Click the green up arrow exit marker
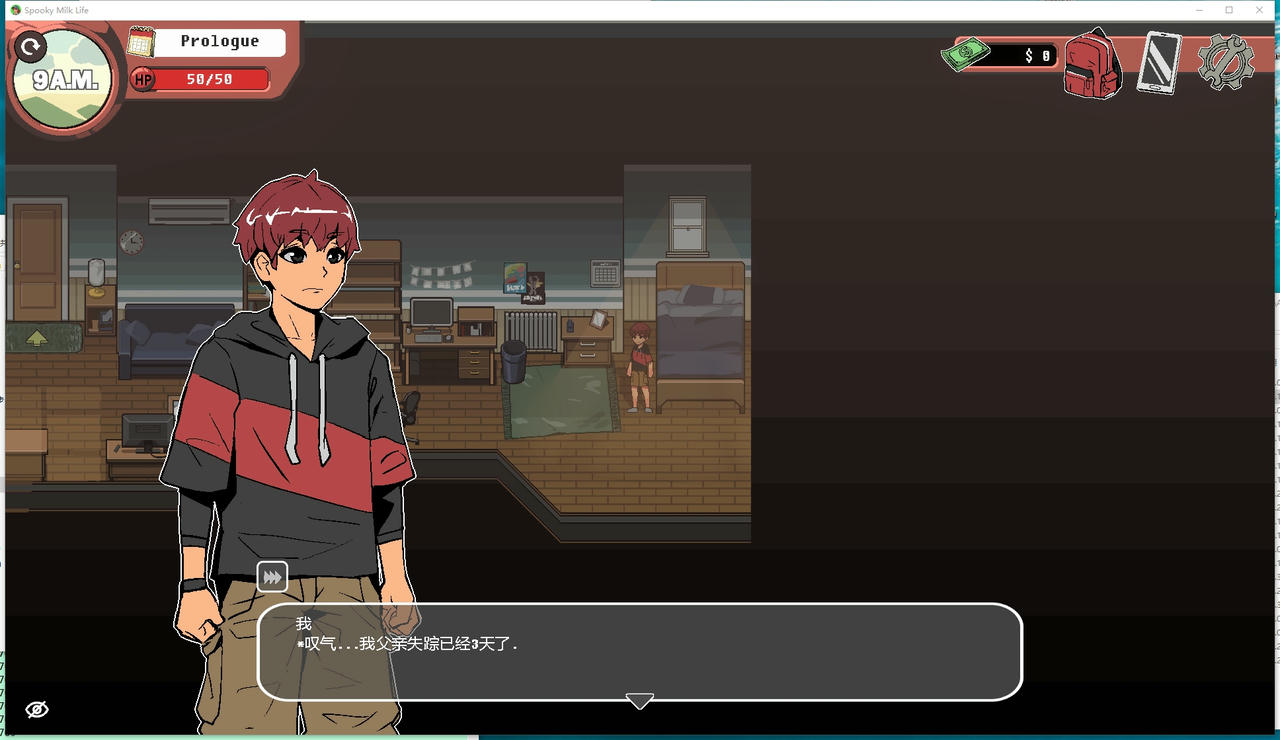The image size is (1280, 740). click(x=37, y=338)
